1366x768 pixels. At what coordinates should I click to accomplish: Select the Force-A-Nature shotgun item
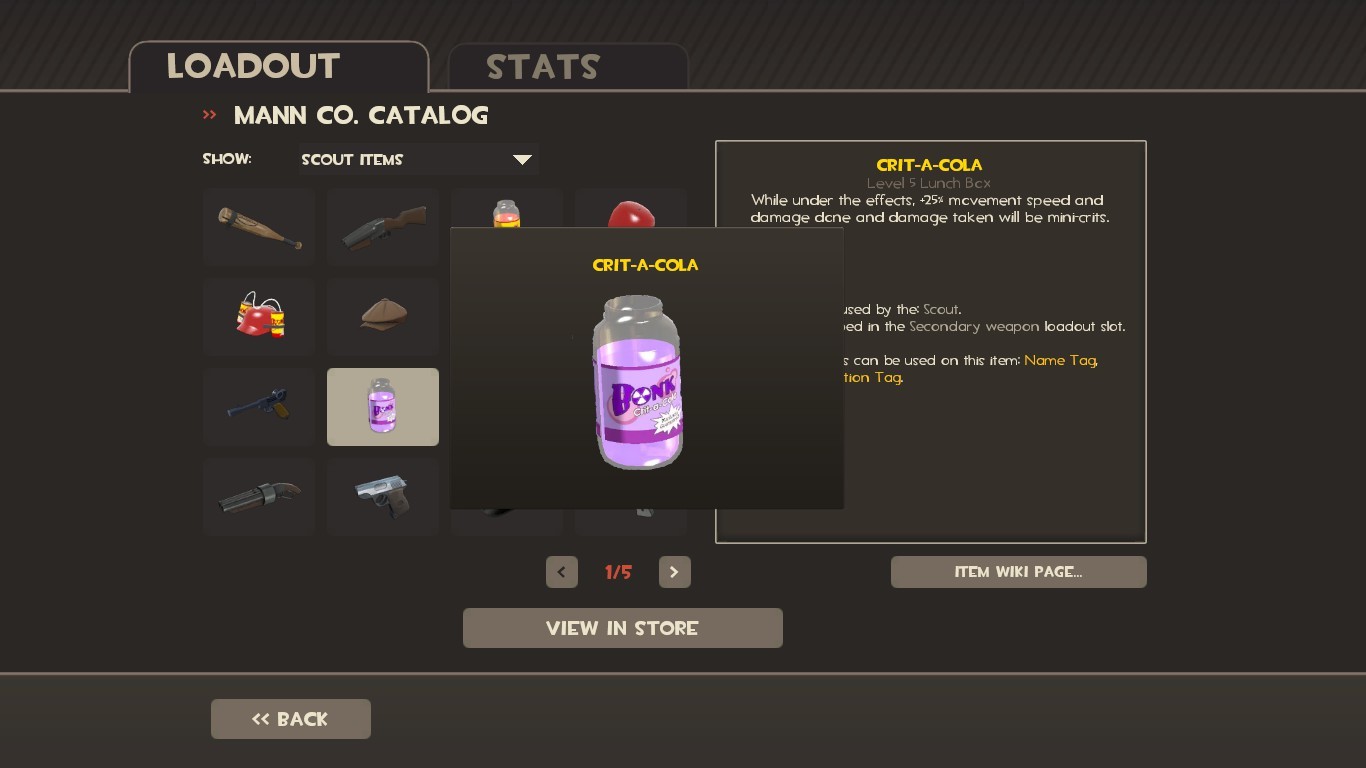pos(258,497)
